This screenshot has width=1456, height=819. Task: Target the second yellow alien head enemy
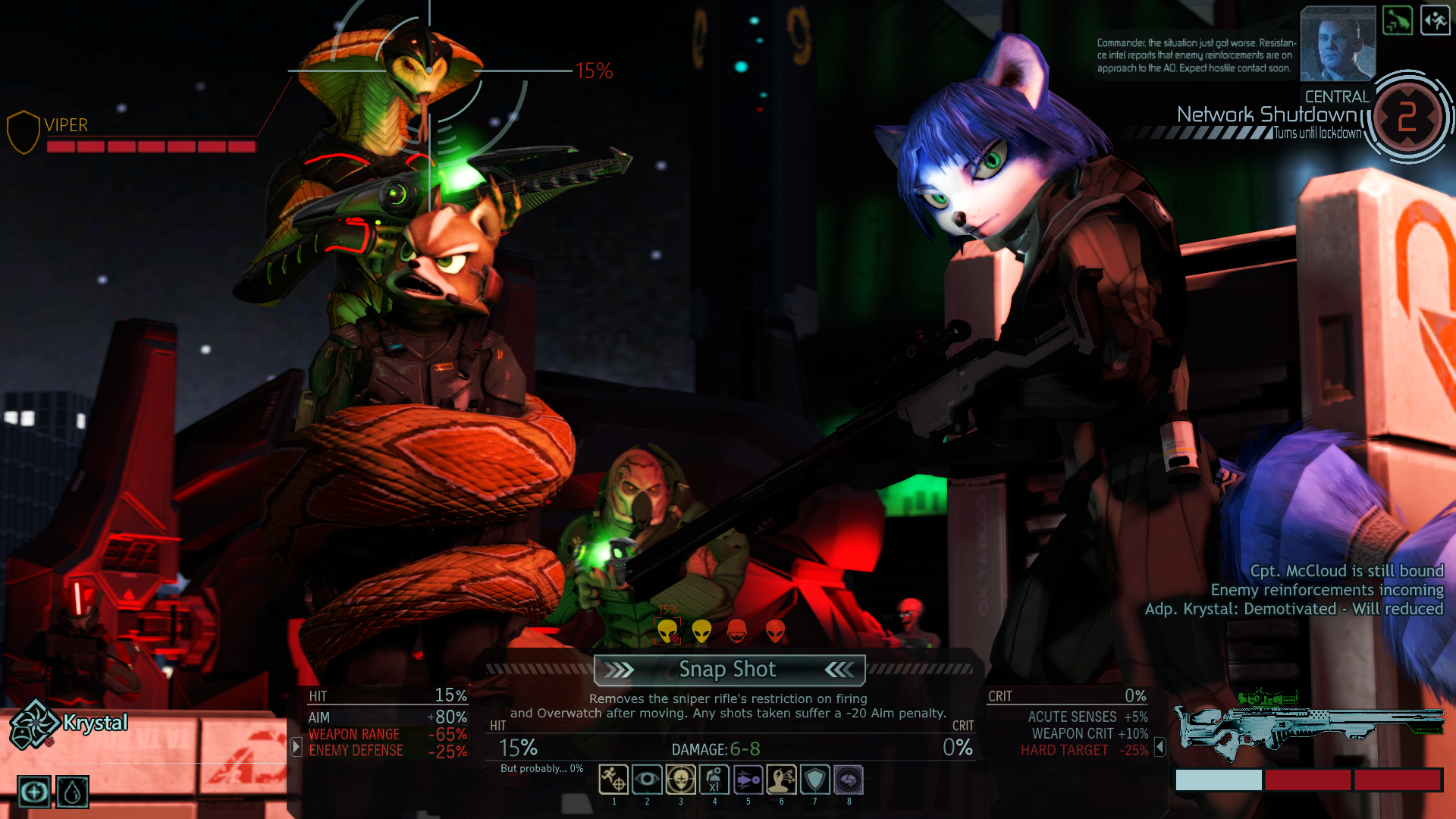tap(701, 631)
